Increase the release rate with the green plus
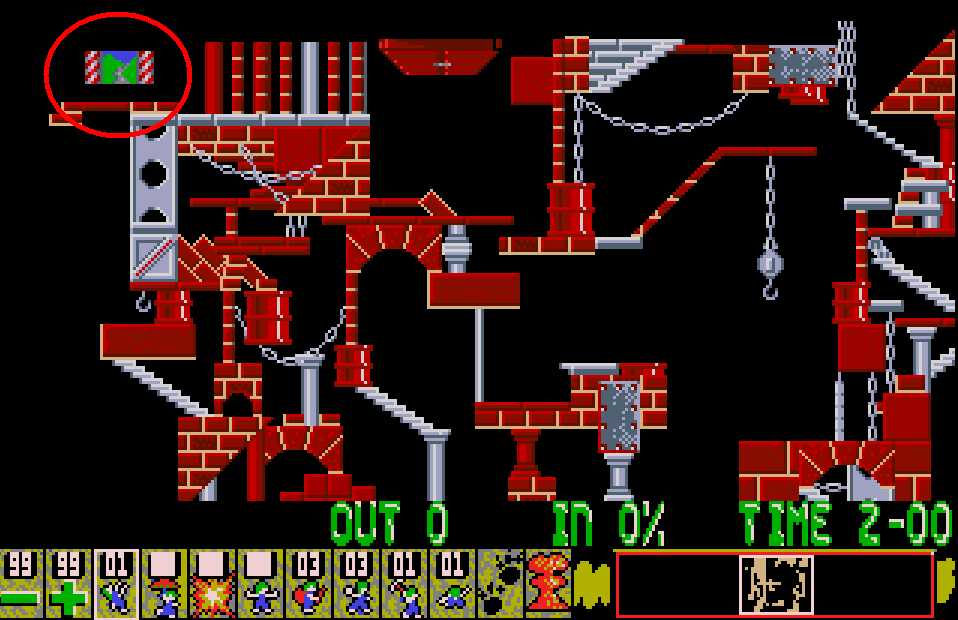The image size is (958, 620). [x=68, y=584]
